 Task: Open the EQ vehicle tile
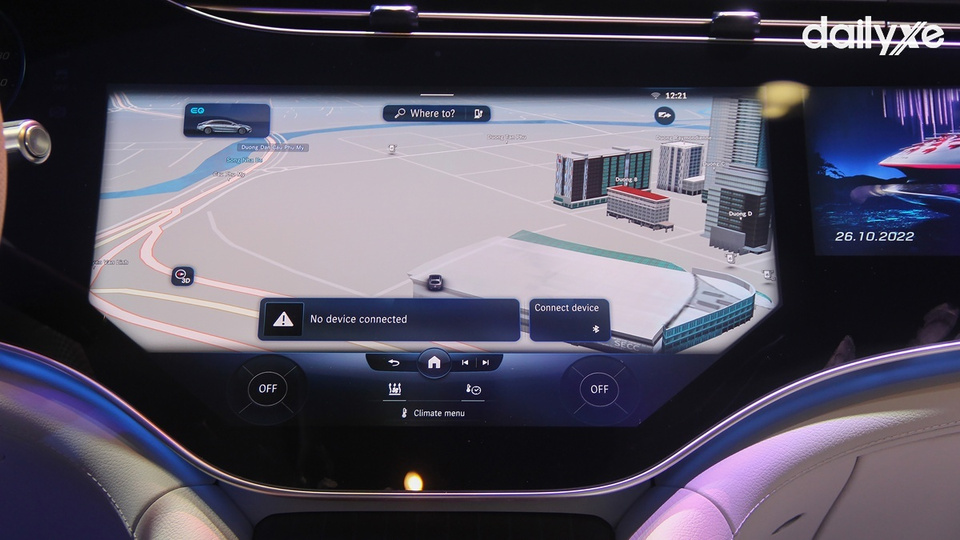226,121
